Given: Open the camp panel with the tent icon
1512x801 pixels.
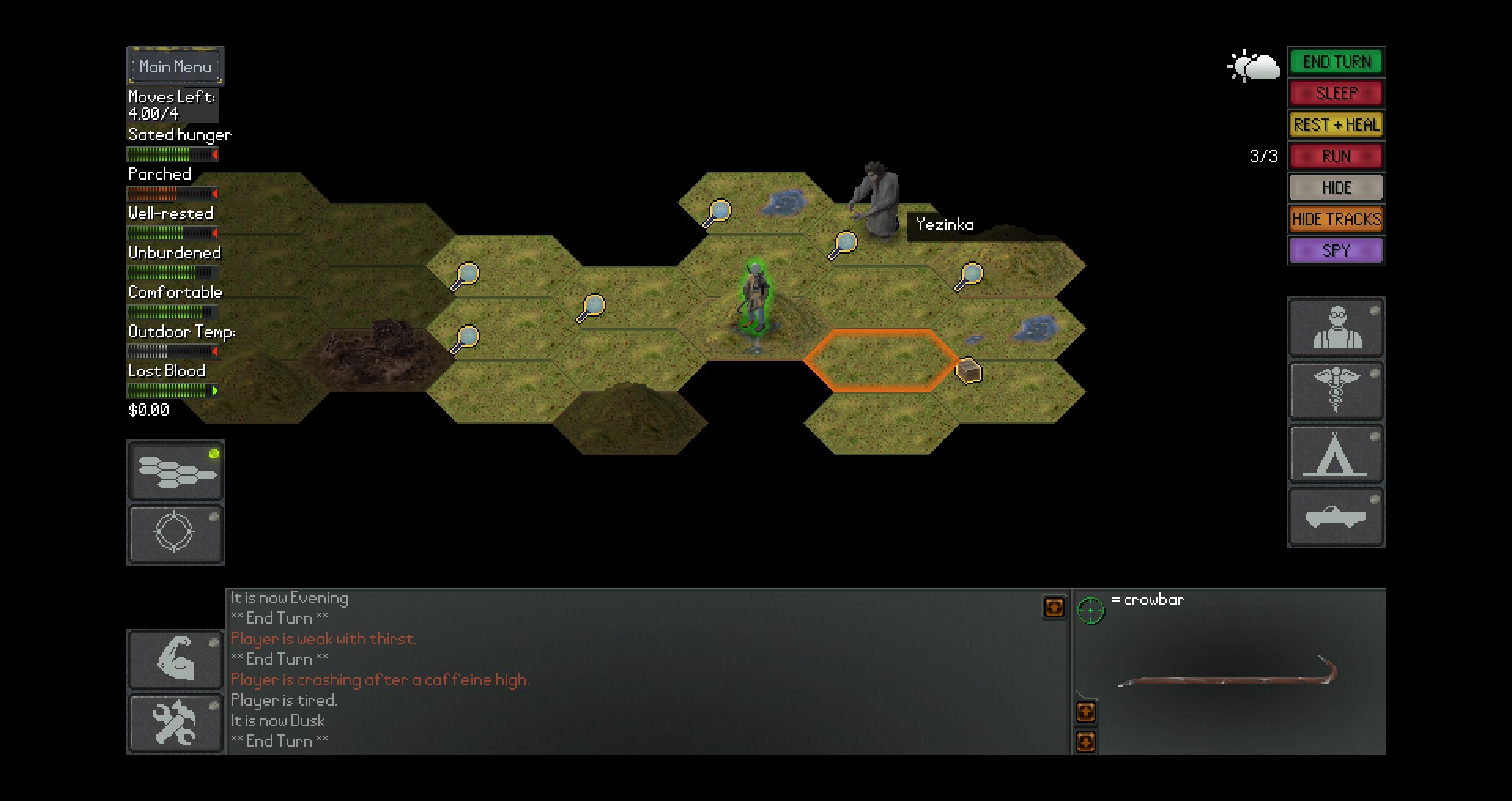Looking at the screenshot, I should coord(1336,454).
